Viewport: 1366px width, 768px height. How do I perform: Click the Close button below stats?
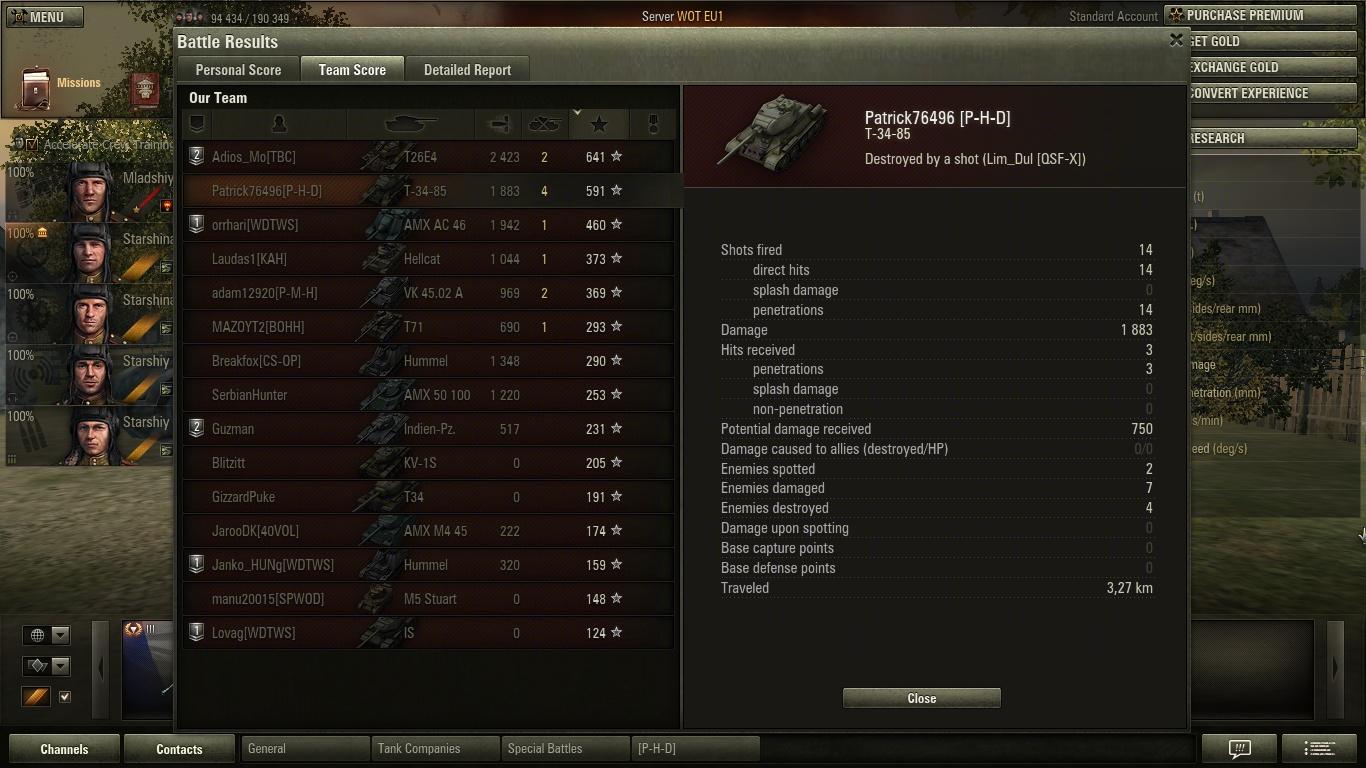(x=921, y=698)
